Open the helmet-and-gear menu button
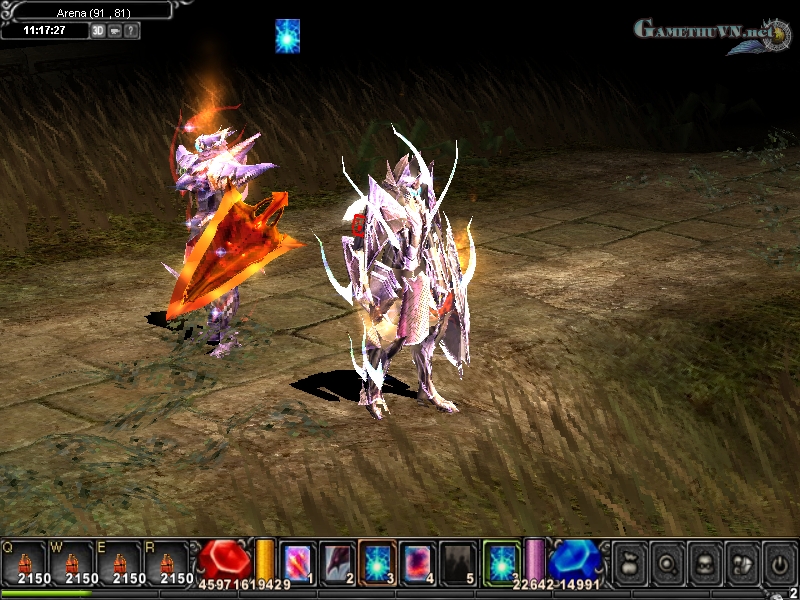This screenshot has height=600, width=800. 740,562
